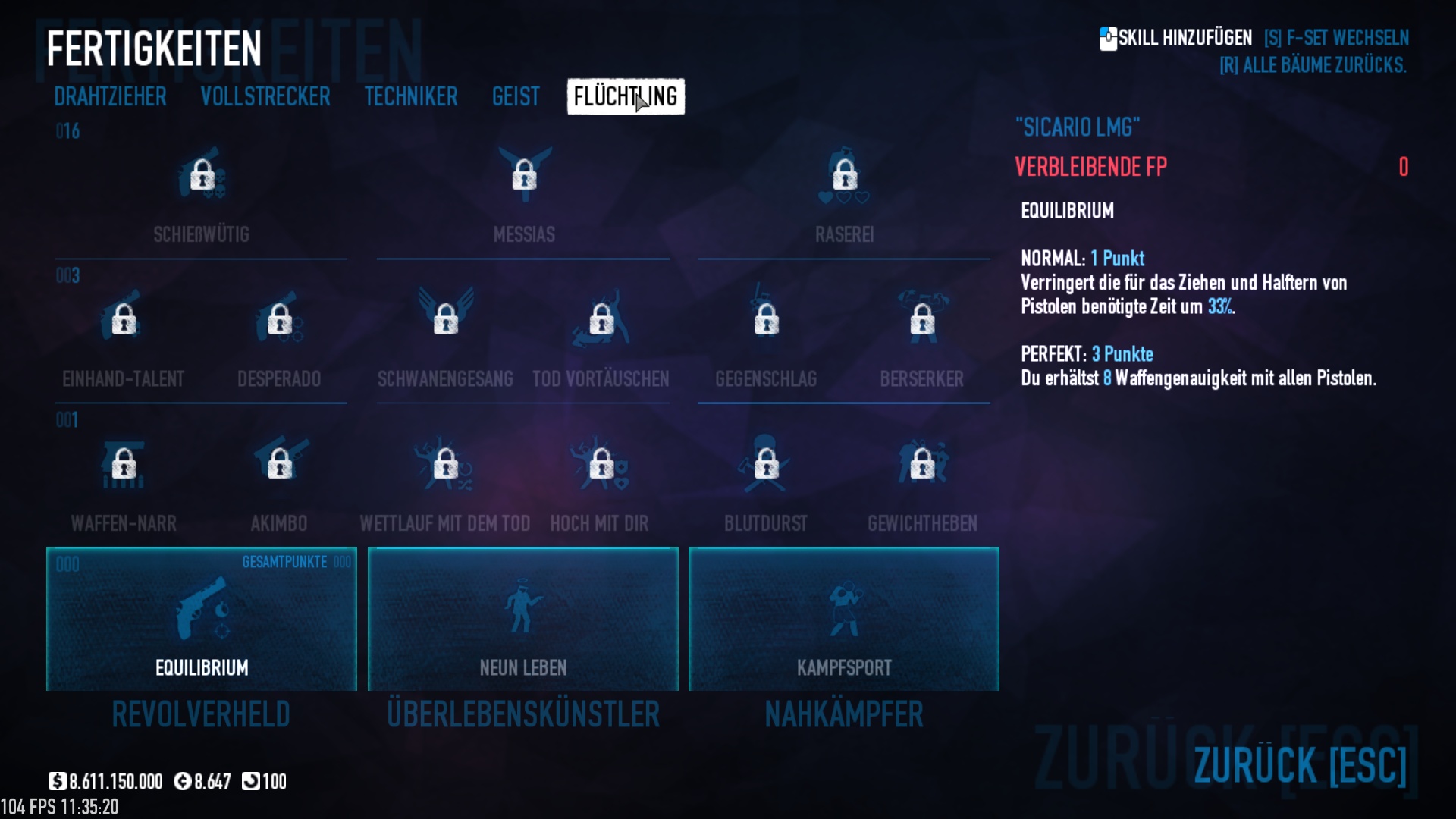Select the locked Akimbo skill icon
This screenshot has width=1456, height=819.
(280, 464)
